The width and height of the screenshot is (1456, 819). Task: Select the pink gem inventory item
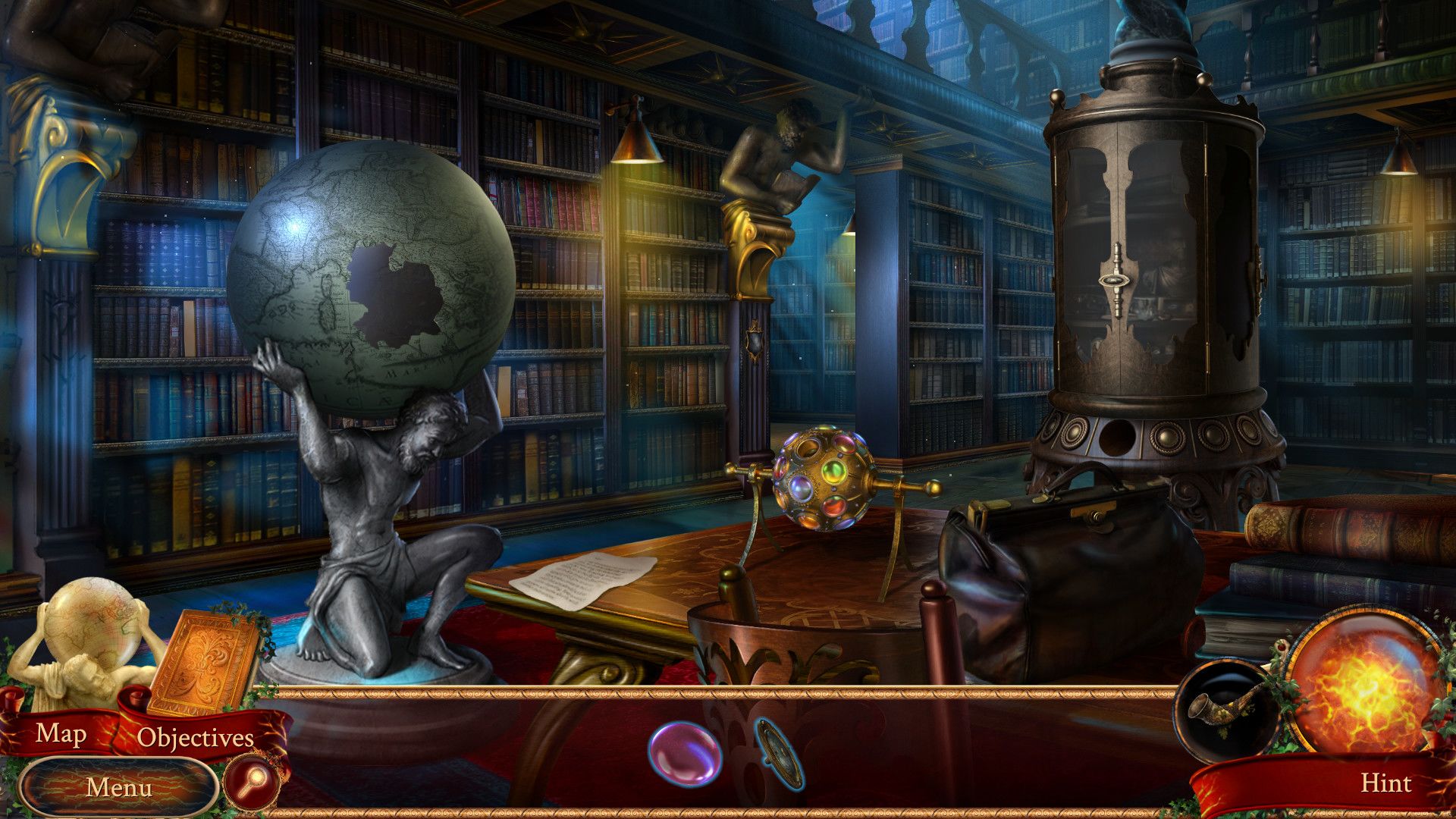coord(683,752)
